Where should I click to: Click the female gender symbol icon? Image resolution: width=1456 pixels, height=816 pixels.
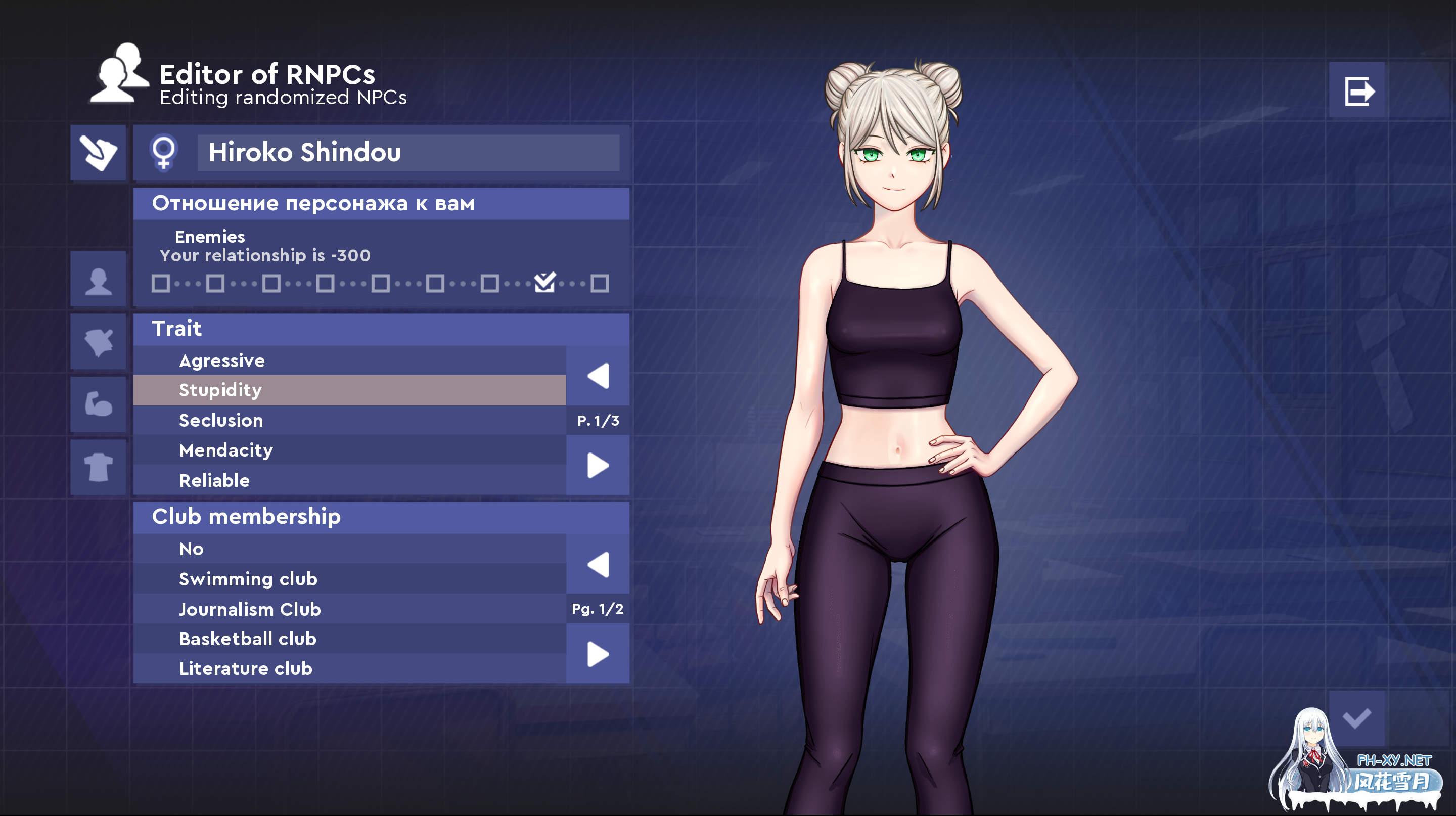tap(164, 153)
